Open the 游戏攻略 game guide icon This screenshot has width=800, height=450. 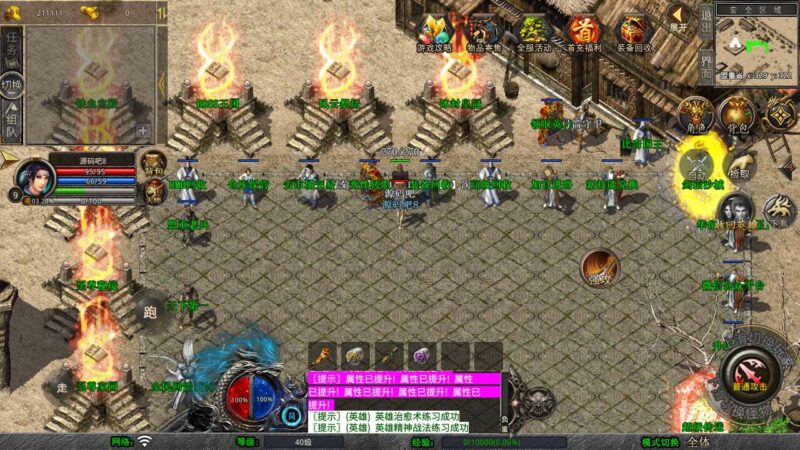point(434,31)
